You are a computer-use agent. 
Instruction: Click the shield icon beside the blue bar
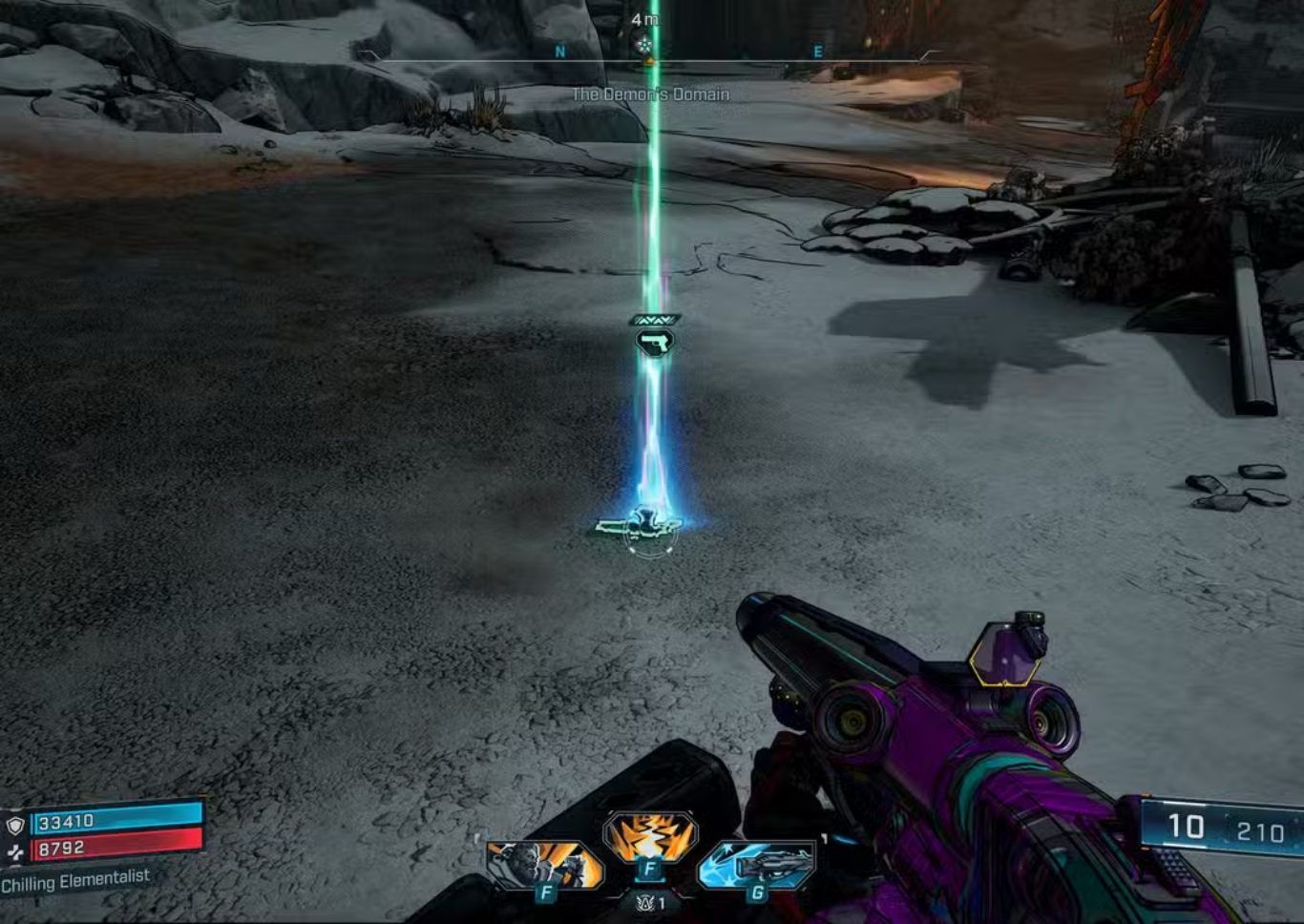[15, 825]
